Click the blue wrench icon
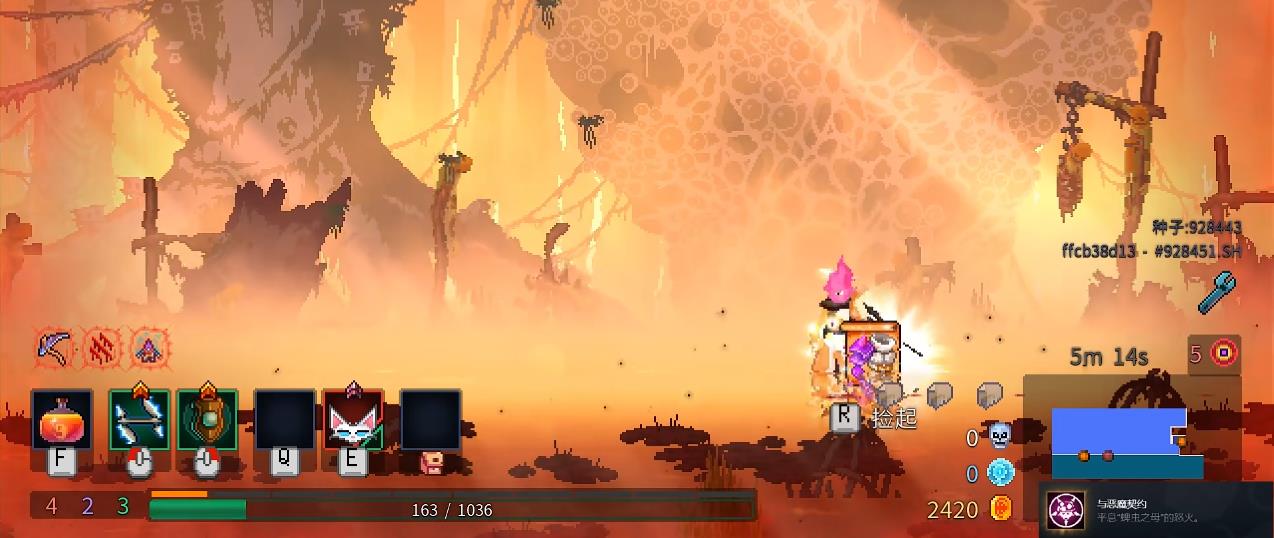Image resolution: width=1274 pixels, height=538 pixels. click(1219, 293)
